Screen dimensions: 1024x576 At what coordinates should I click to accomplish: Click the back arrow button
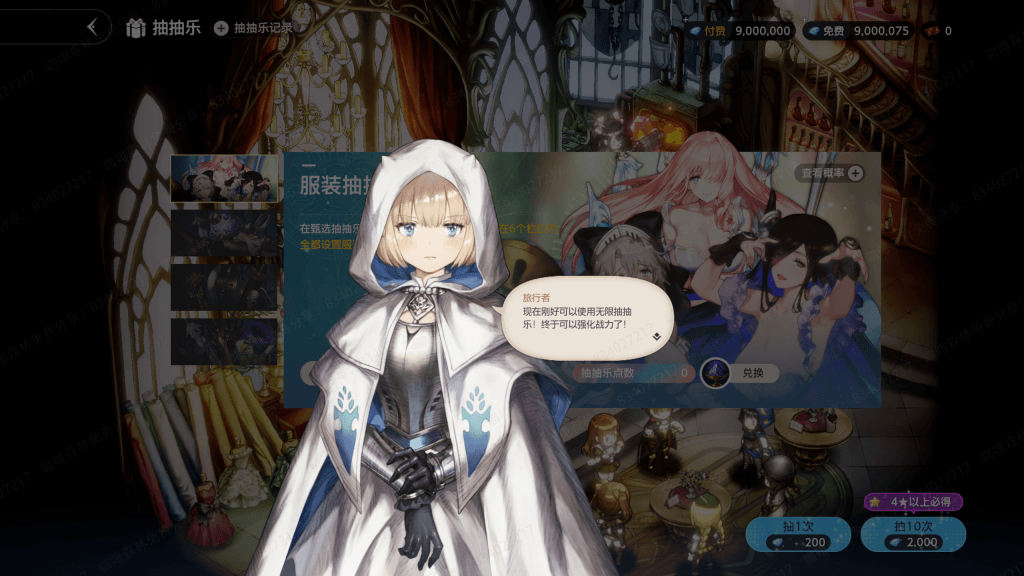click(93, 27)
